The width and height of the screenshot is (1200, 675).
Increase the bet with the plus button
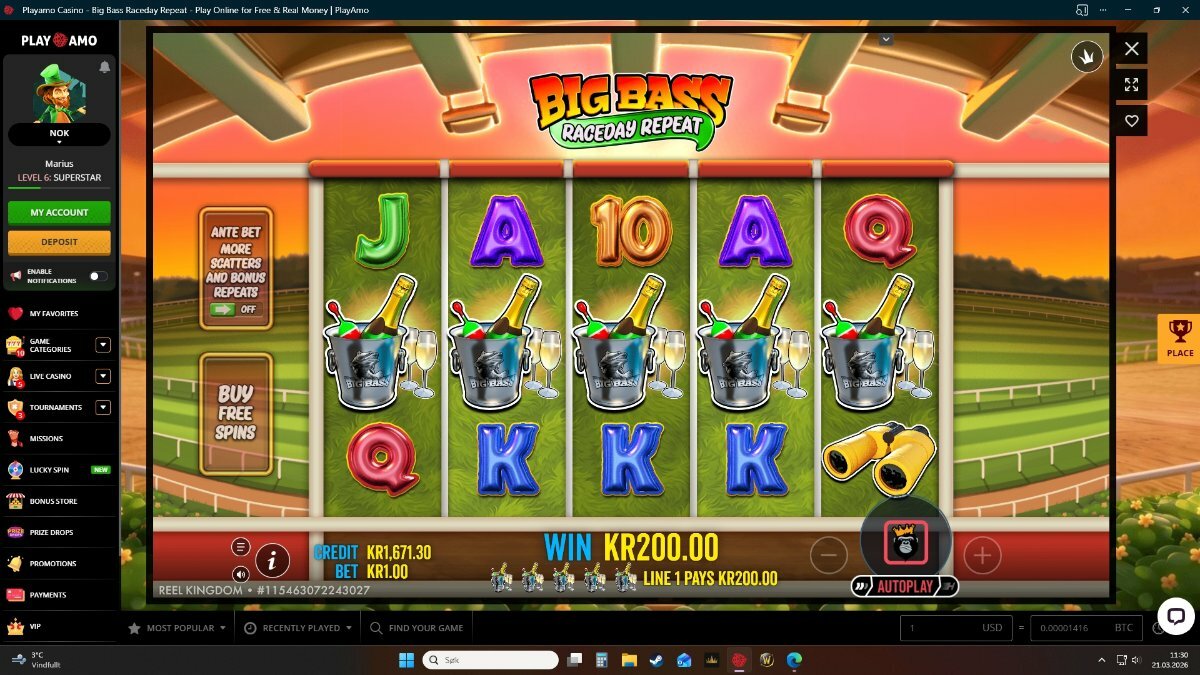[982, 555]
